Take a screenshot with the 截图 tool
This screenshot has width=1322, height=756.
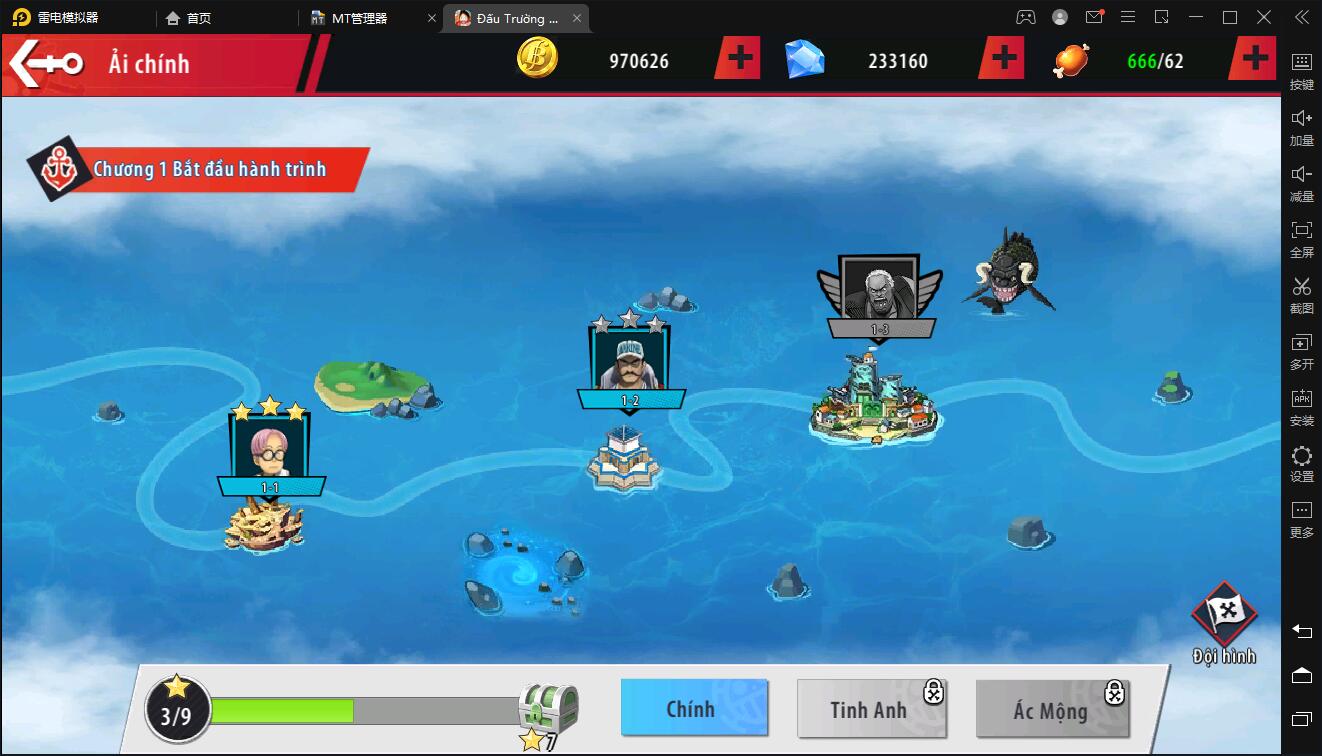click(x=1301, y=294)
